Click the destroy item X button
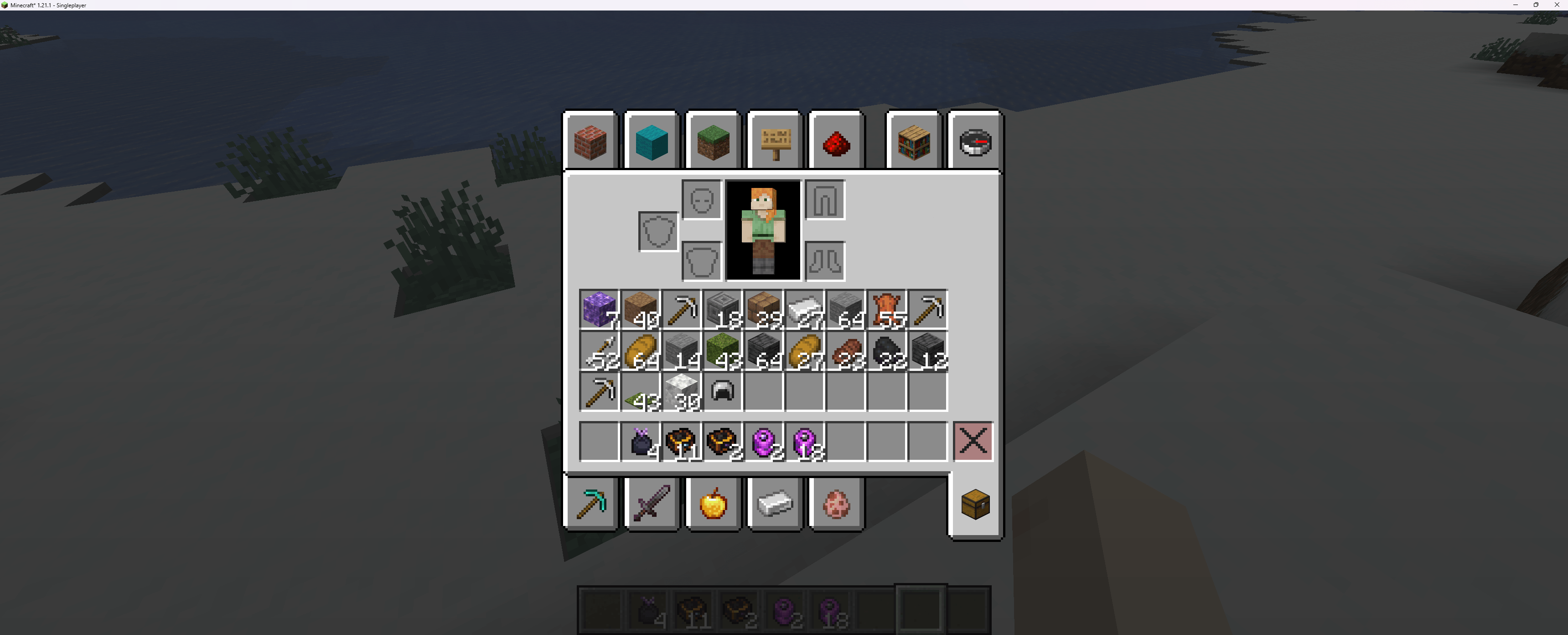Screen dimensions: 1568x635 pyautogui.click(x=973, y=442)
